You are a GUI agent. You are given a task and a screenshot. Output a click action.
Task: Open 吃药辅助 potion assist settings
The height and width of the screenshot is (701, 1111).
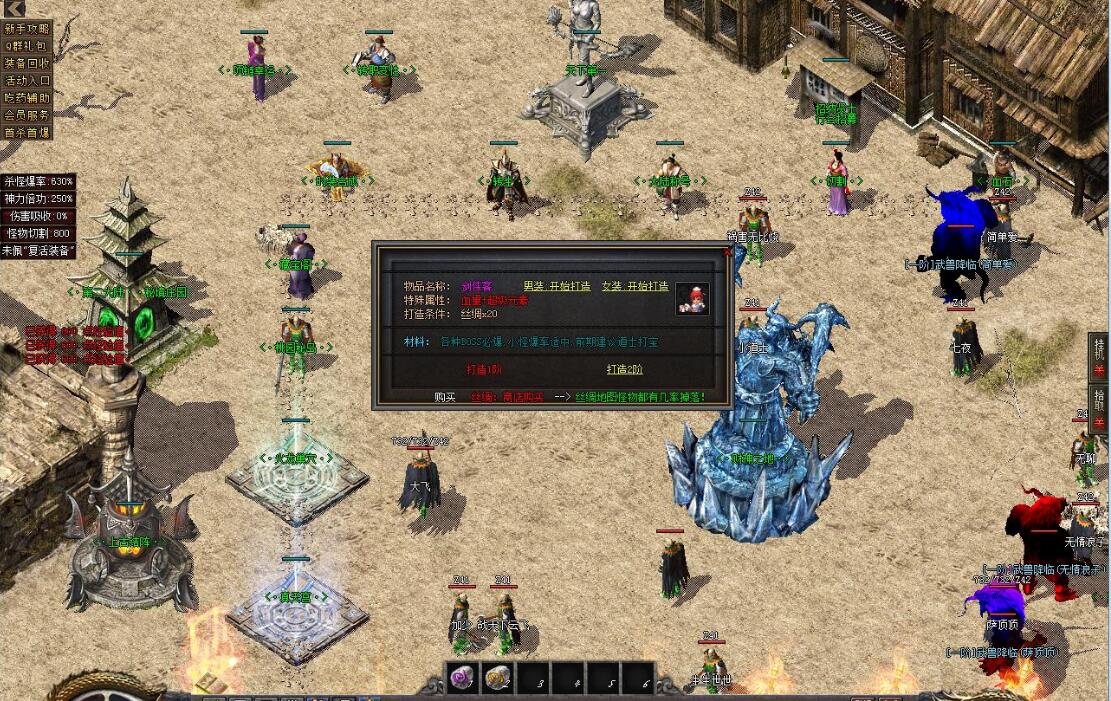point(26,97)
